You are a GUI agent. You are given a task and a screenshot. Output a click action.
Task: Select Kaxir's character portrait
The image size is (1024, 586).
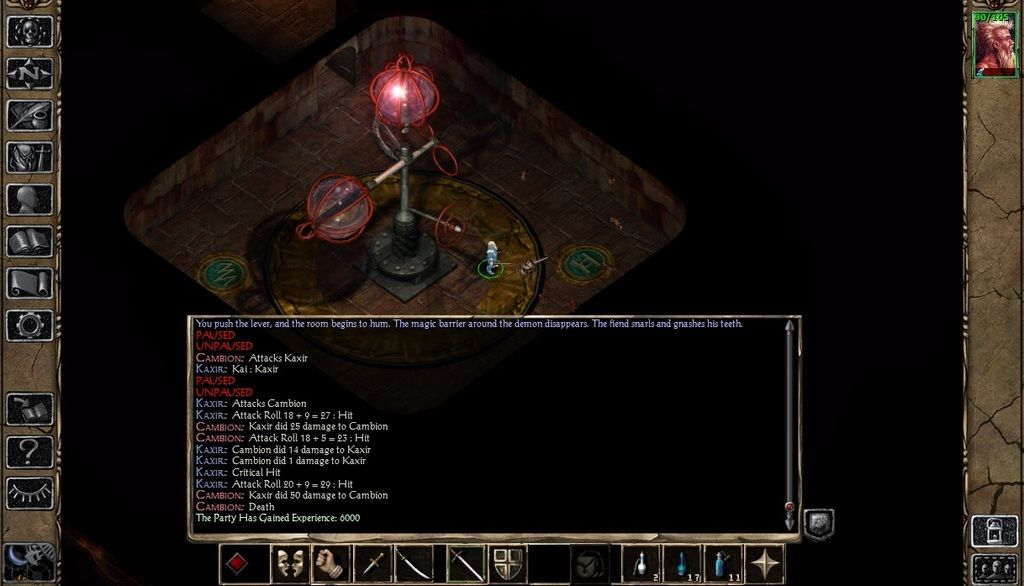point(995,47)
